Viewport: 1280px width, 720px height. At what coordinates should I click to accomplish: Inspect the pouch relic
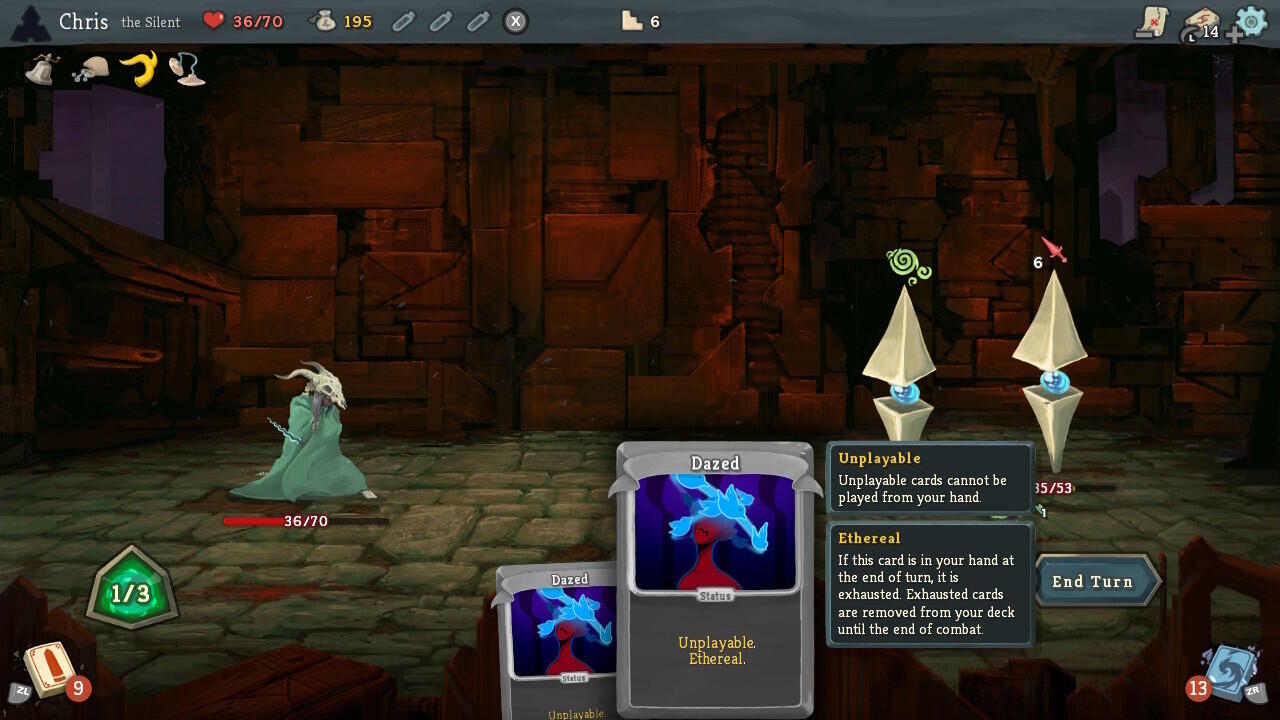pos(90,68)
